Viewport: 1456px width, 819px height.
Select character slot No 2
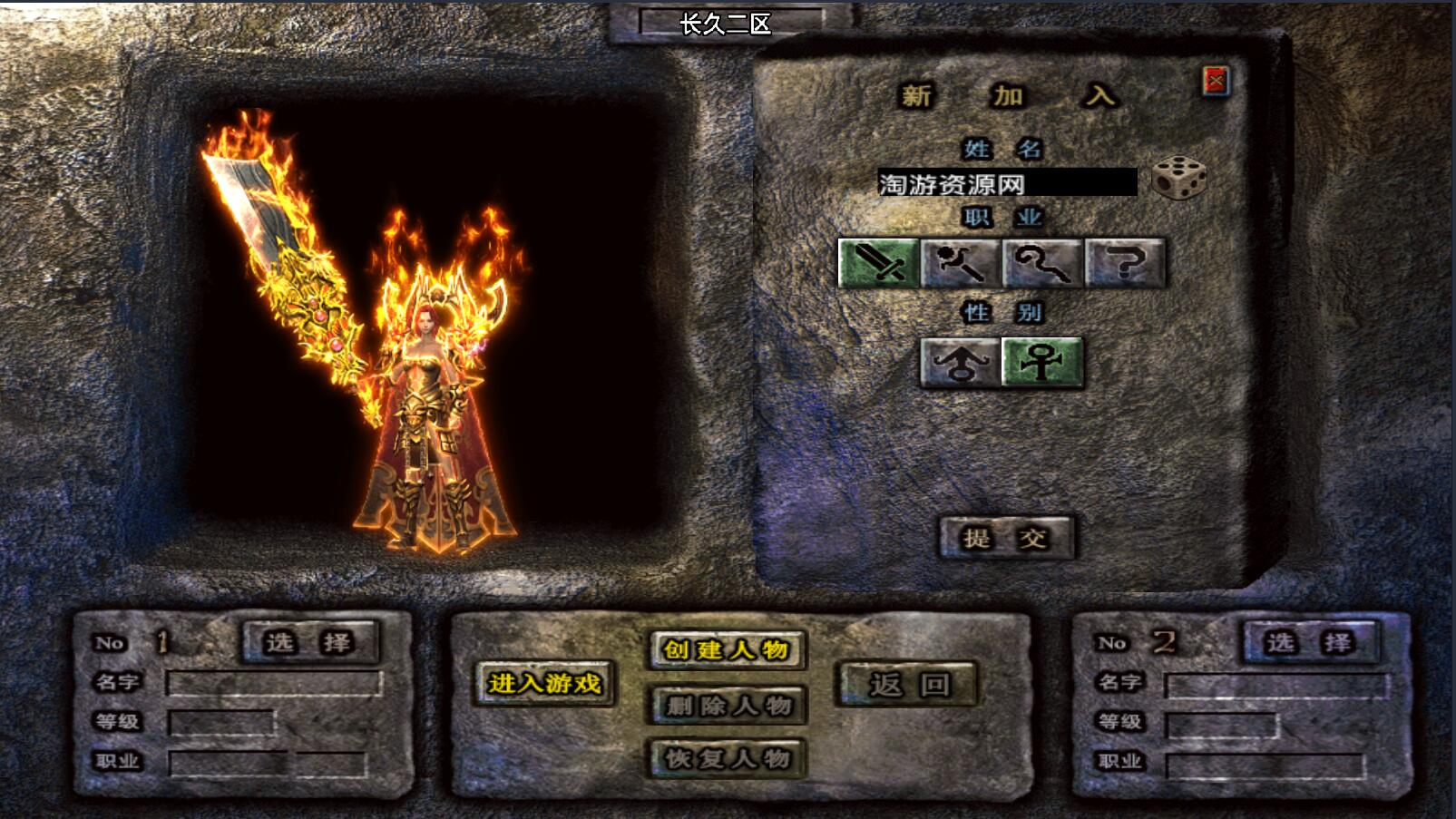click(x=1309, y=642)
